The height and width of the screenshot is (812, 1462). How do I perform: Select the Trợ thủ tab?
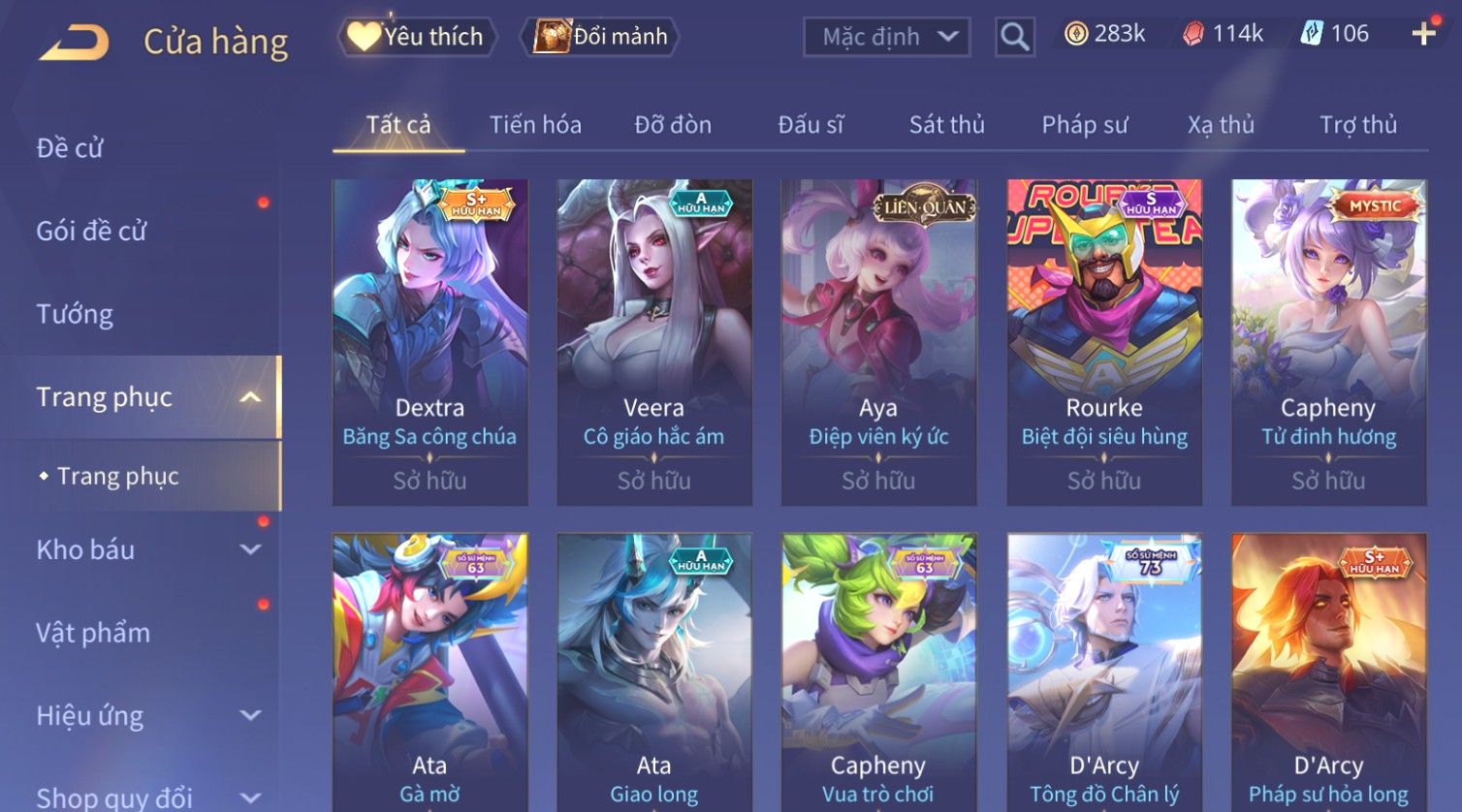[x=1357, y=125]
